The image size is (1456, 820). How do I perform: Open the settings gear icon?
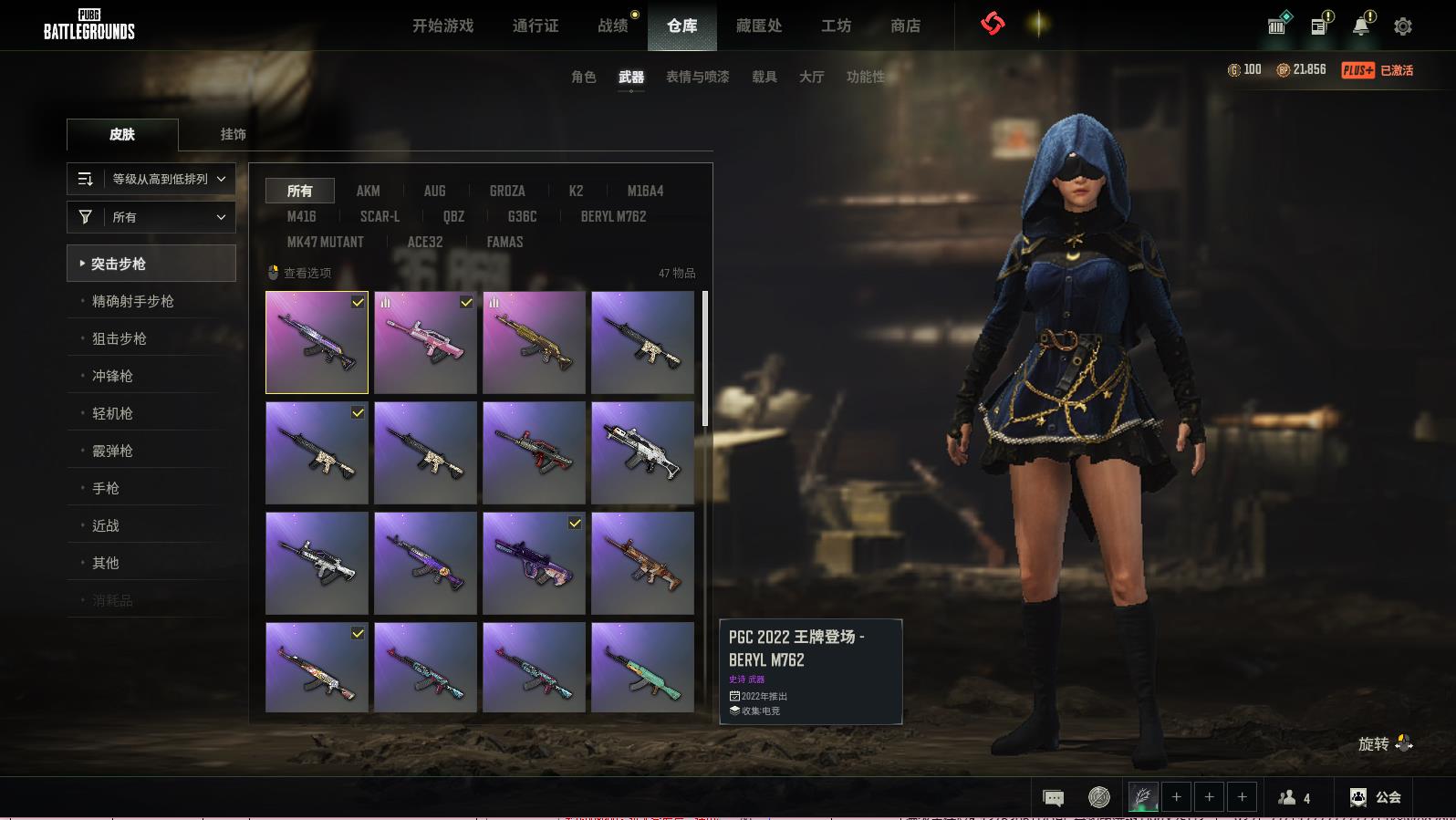1402,26
